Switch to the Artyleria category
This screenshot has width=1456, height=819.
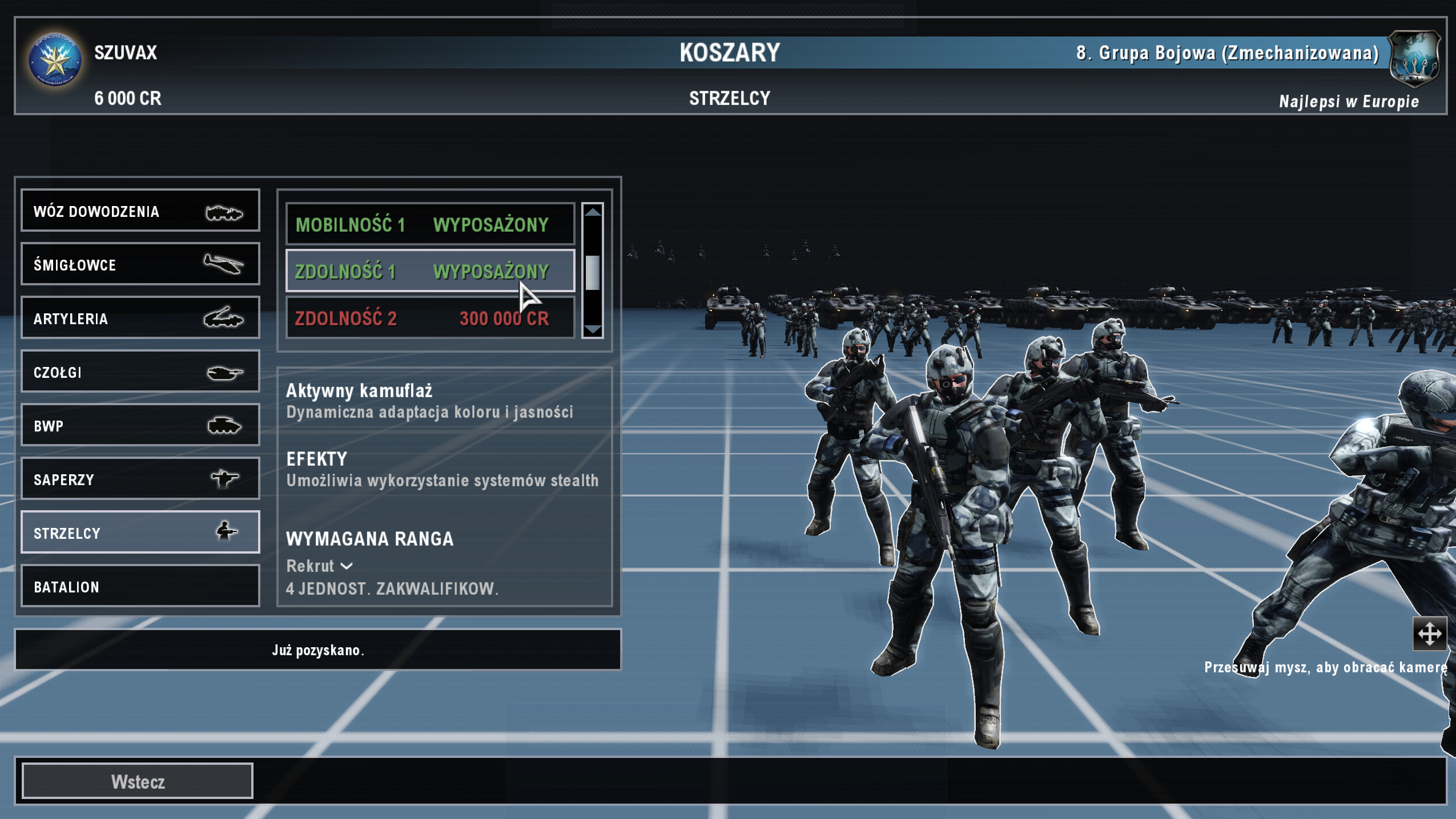140,318
